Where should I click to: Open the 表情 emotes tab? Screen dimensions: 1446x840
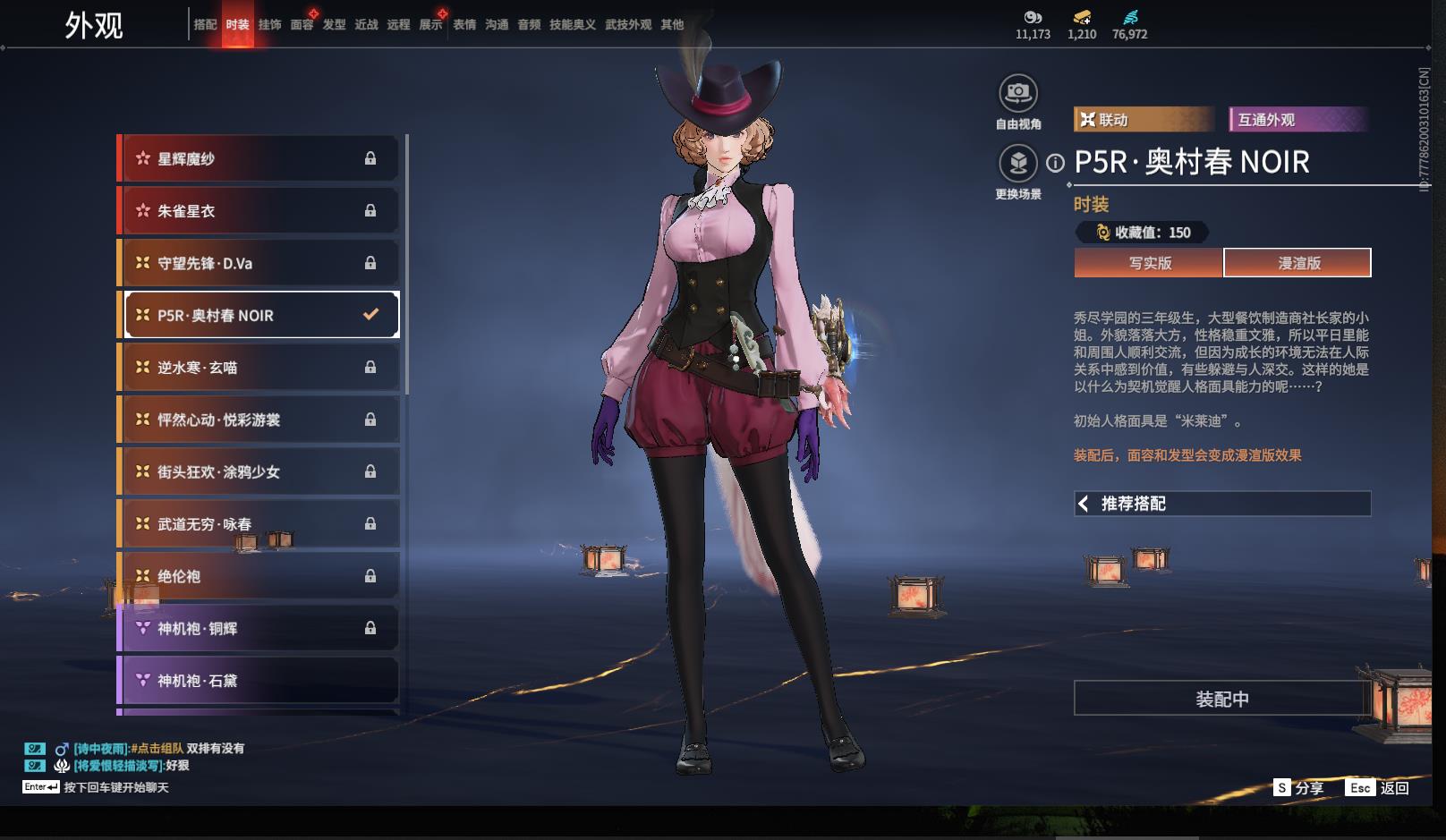464,25
